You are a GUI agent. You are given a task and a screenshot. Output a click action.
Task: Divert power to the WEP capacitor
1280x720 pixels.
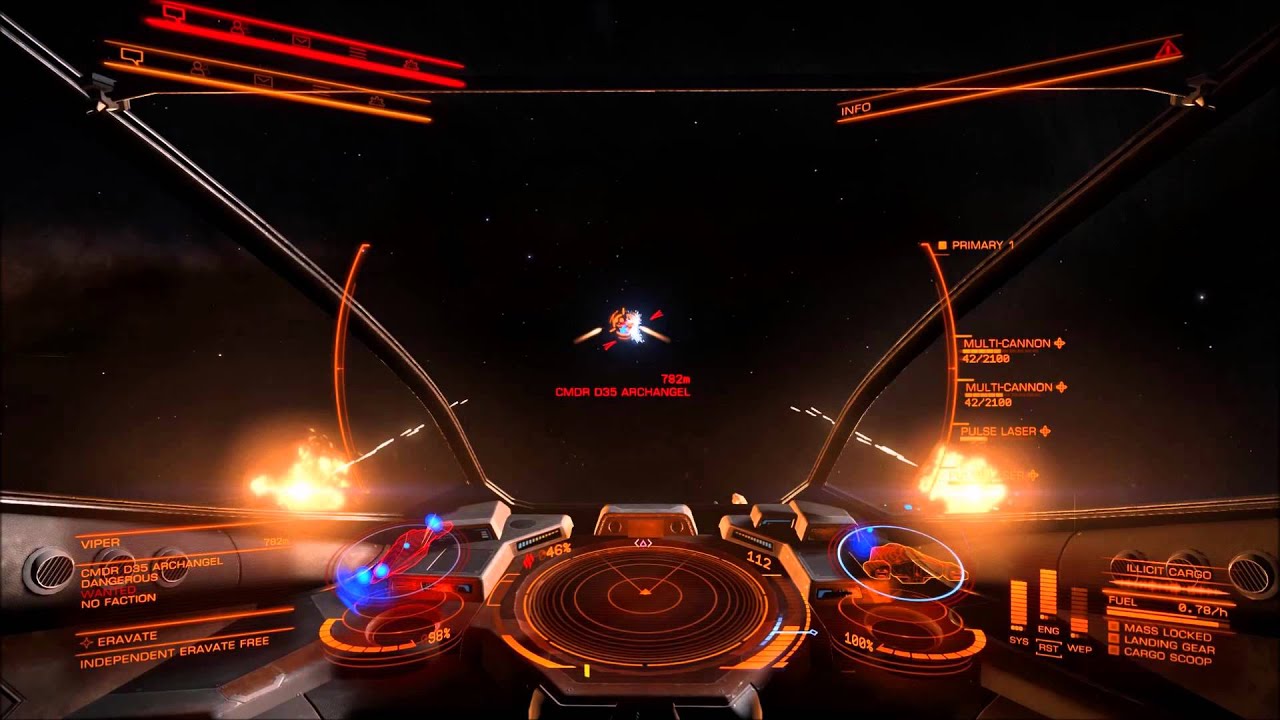click(x=1079, y=612)
